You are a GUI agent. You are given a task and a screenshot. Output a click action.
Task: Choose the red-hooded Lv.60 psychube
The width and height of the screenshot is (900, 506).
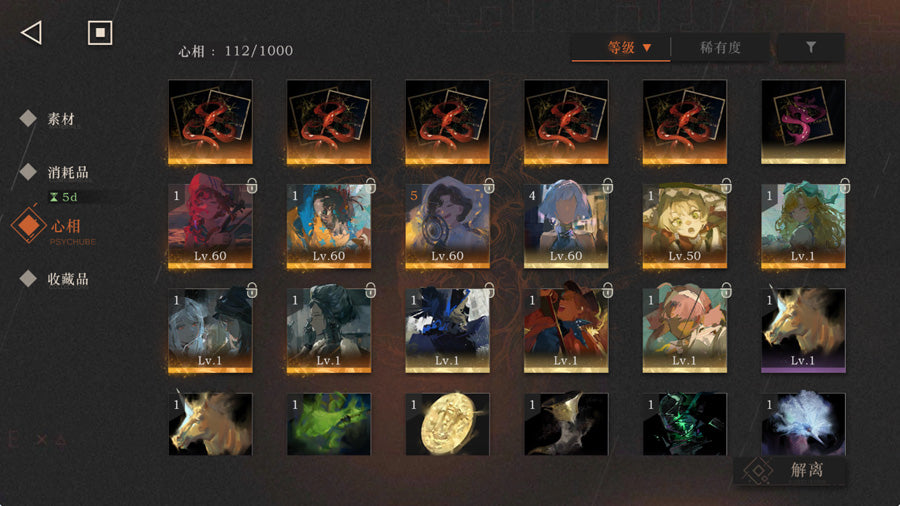[x=210, y=226]
